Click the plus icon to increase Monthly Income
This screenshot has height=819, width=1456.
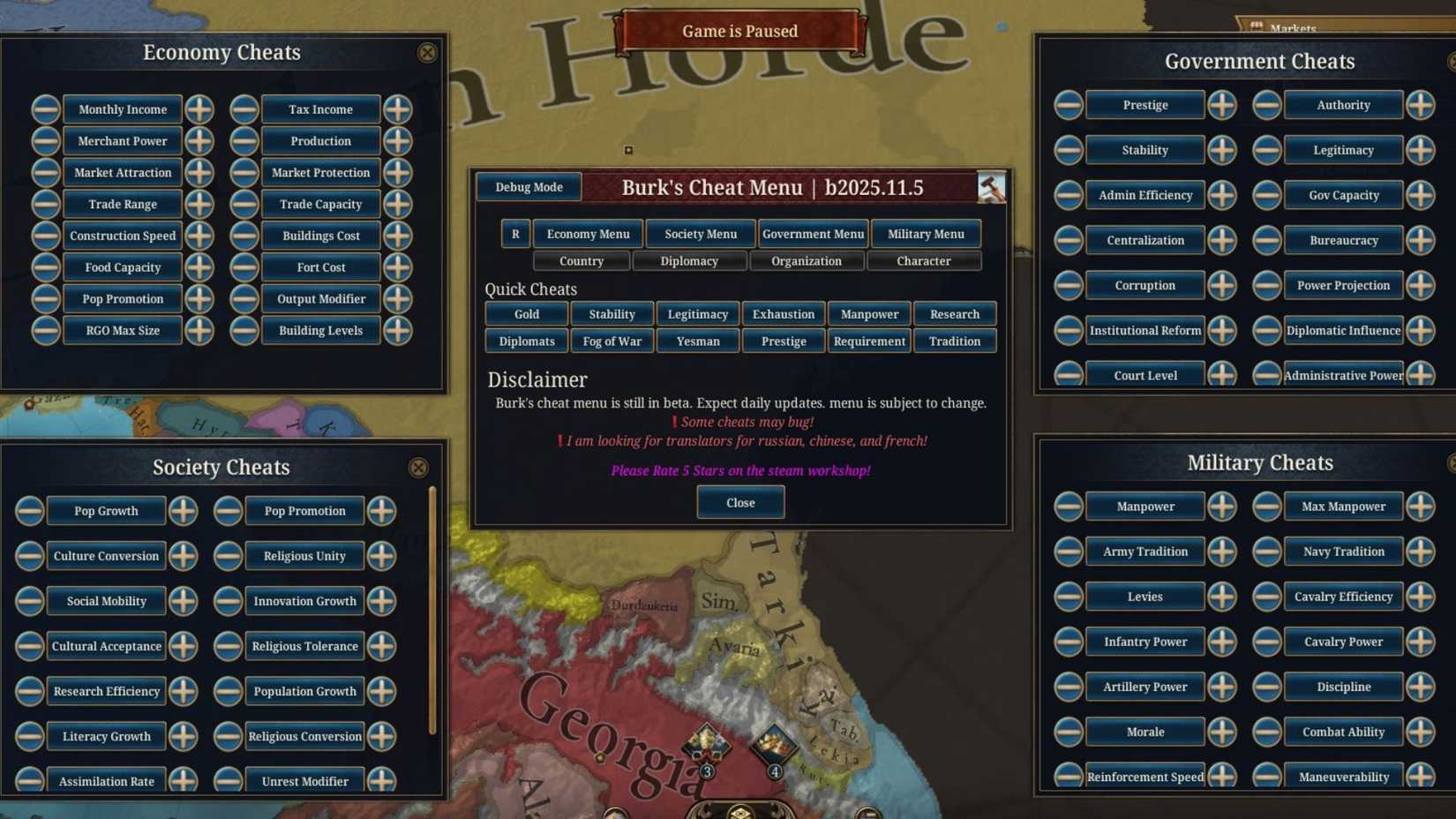click(199, 109)
